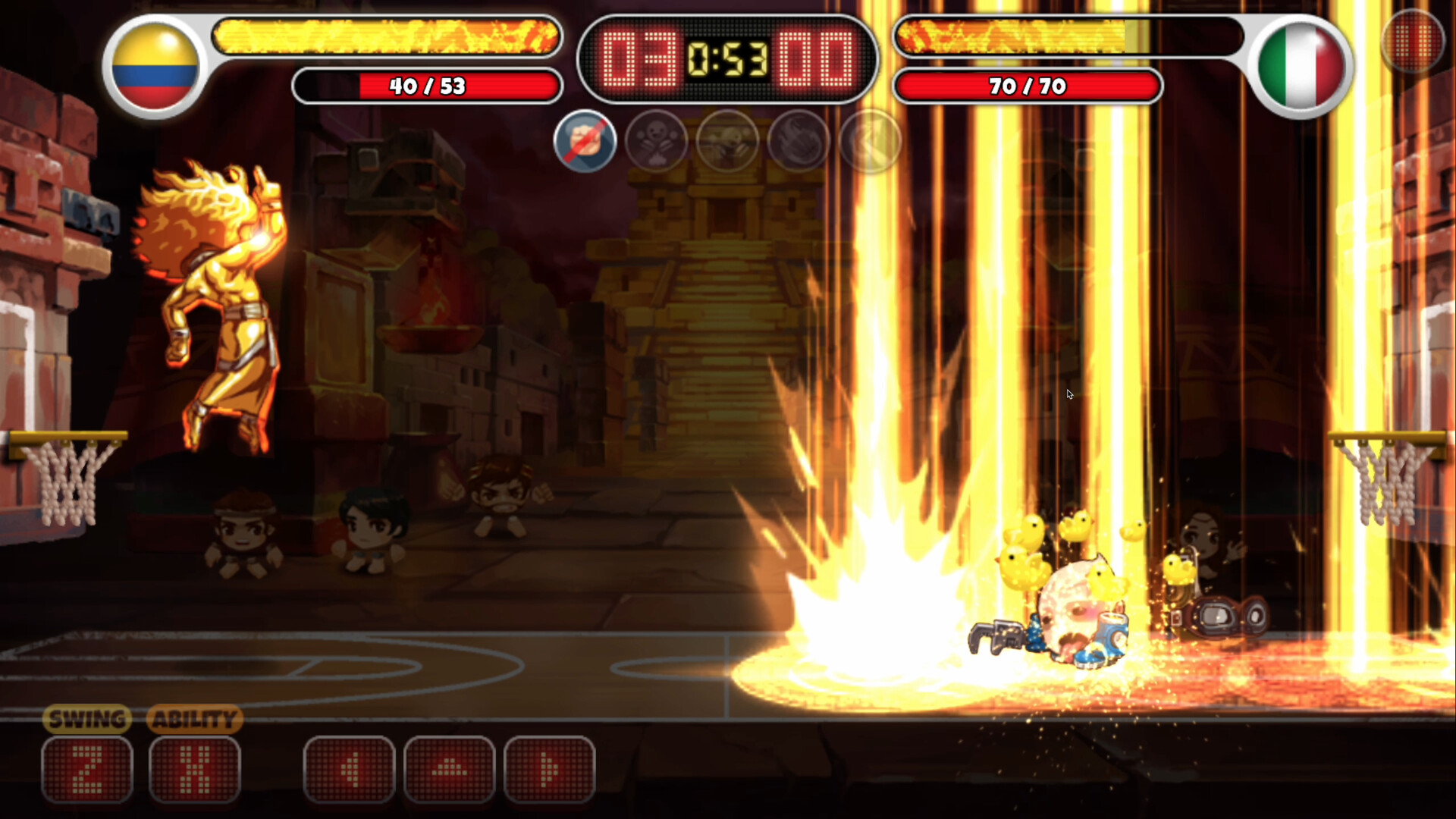
Task: Tap the no-punch status icon
Action: pyautogui.click(x=585, y=141)
